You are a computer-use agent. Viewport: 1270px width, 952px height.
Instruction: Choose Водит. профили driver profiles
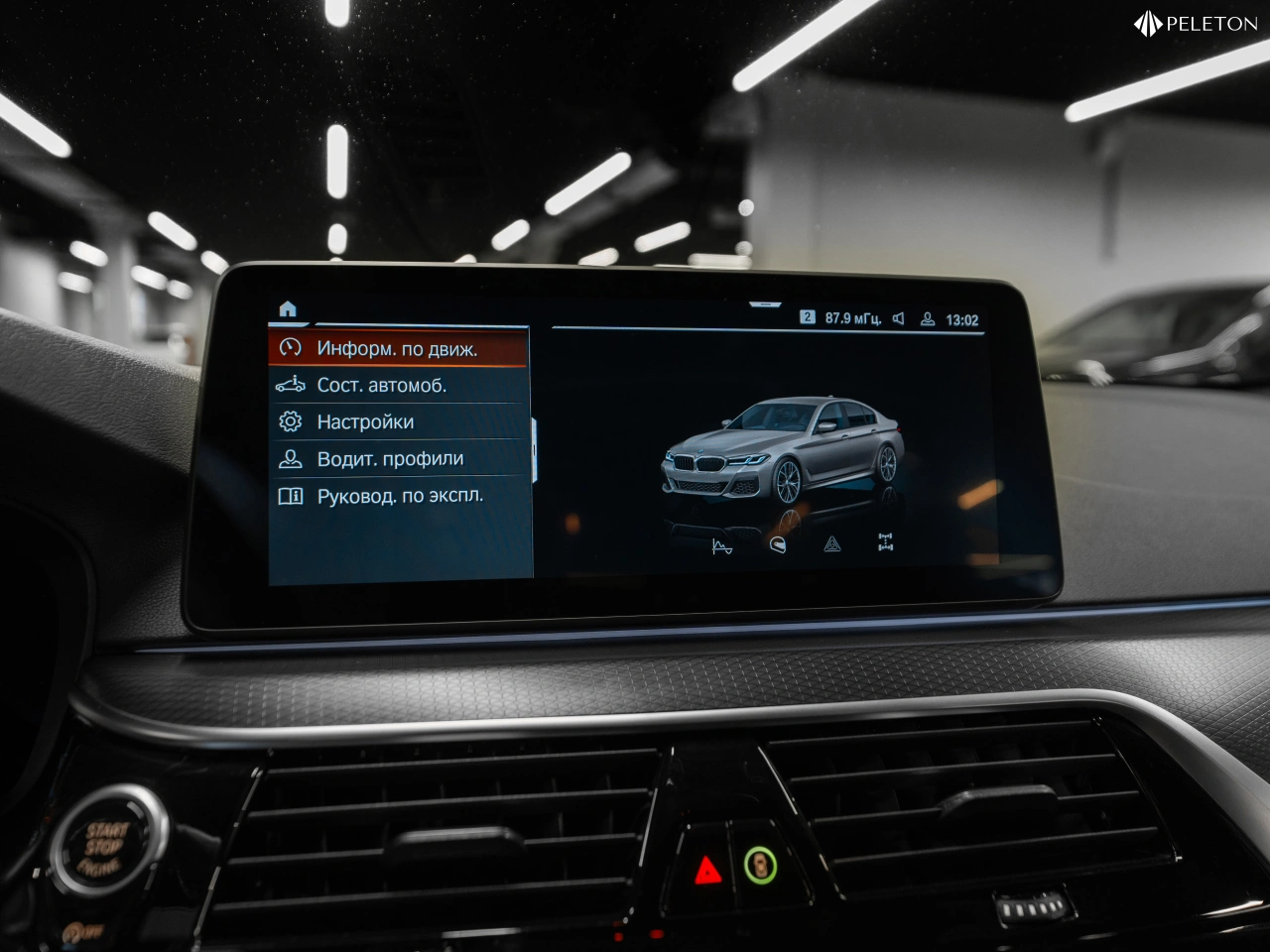tap(390, 459)
